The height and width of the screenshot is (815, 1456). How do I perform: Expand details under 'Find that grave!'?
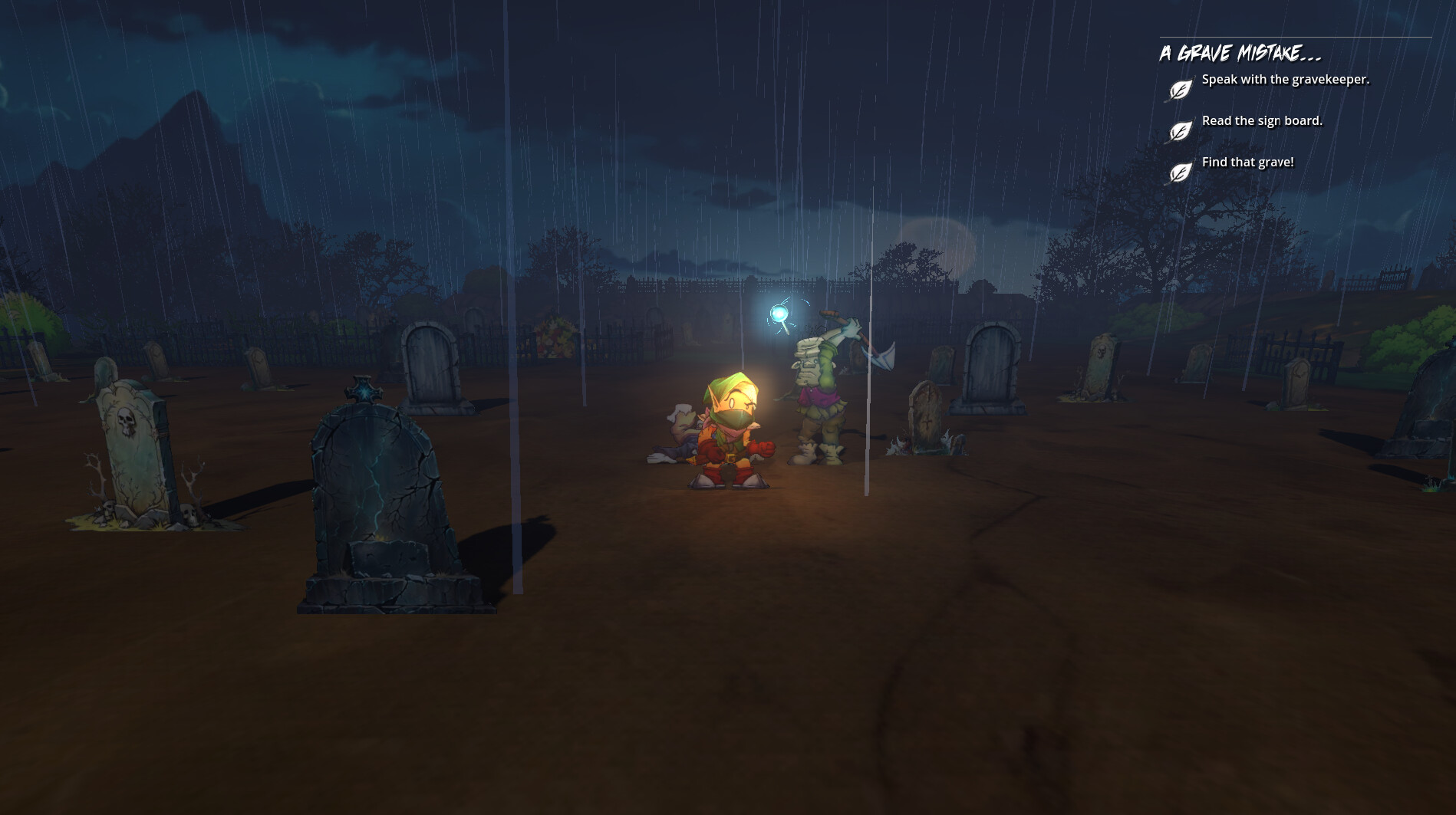[x=1248, y=162]
